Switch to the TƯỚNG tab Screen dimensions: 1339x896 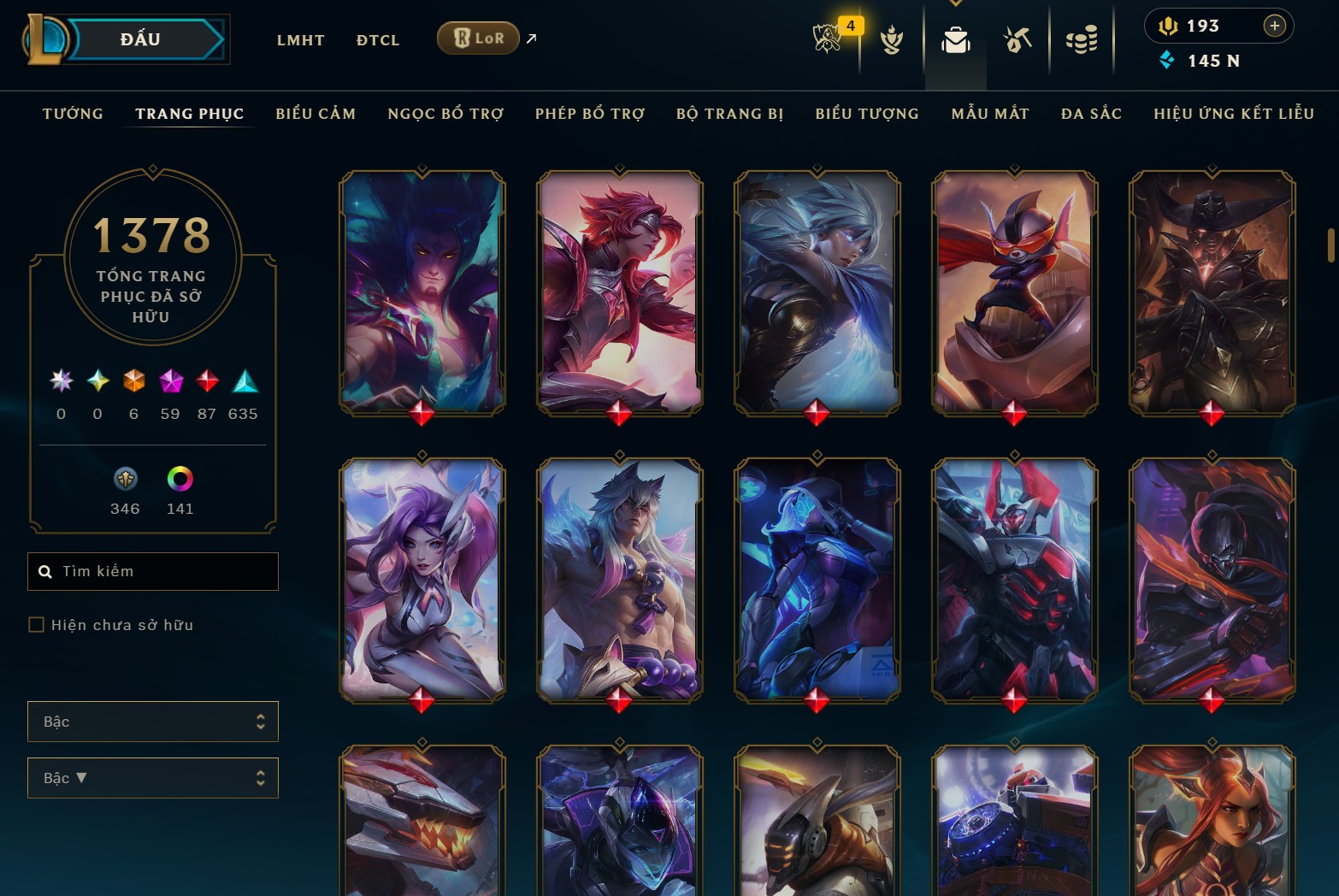(73, 113)
